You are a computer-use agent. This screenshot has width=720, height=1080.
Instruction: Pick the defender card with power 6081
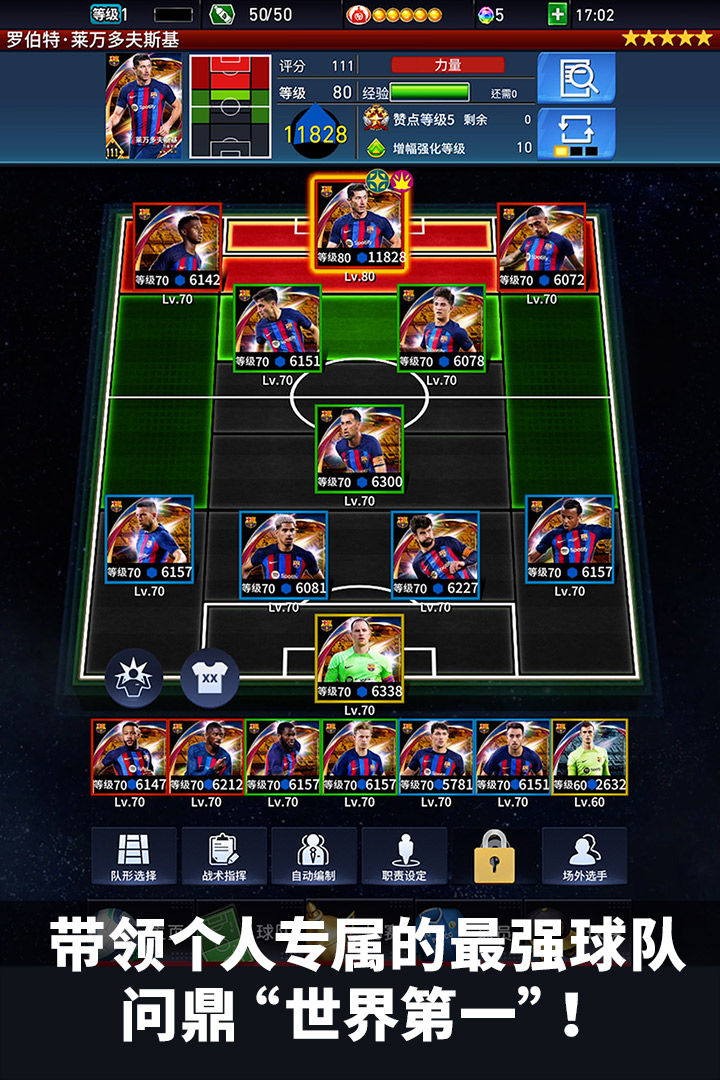pos(283,555)
